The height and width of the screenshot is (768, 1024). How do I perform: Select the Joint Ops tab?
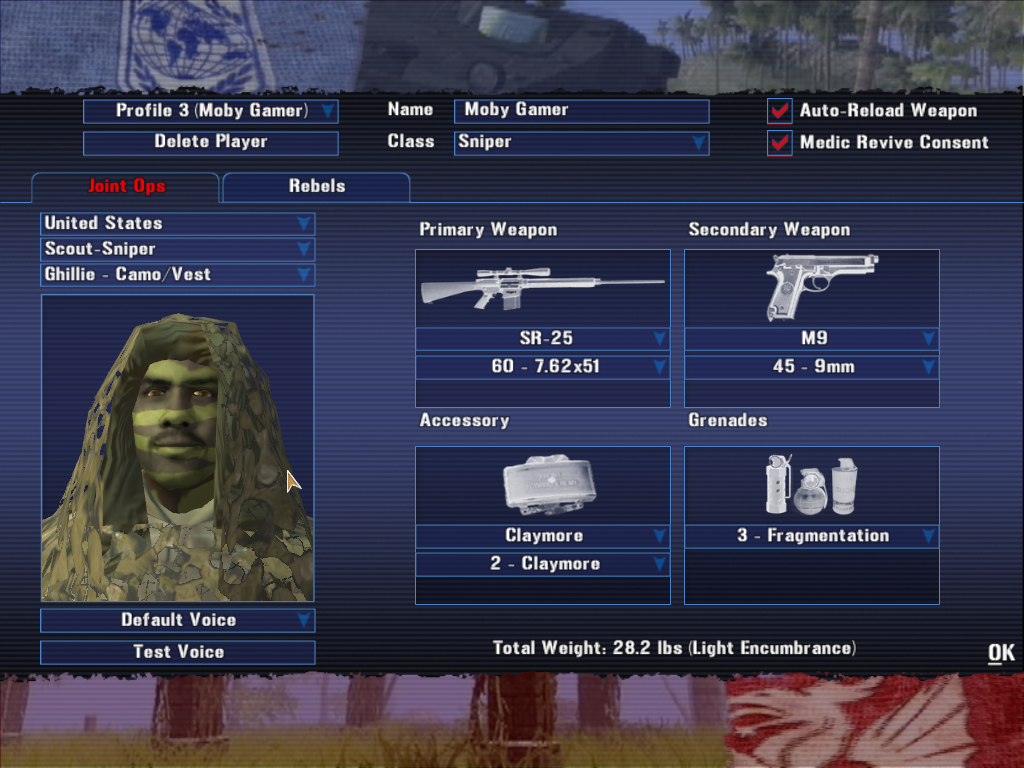[x=125, y=187]
